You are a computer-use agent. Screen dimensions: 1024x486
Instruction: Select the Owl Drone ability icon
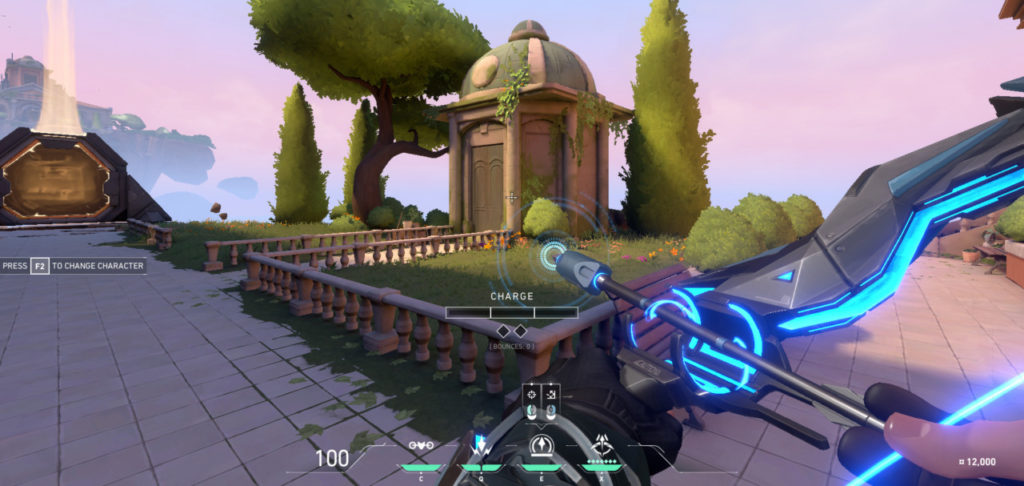tap(423, 446)
